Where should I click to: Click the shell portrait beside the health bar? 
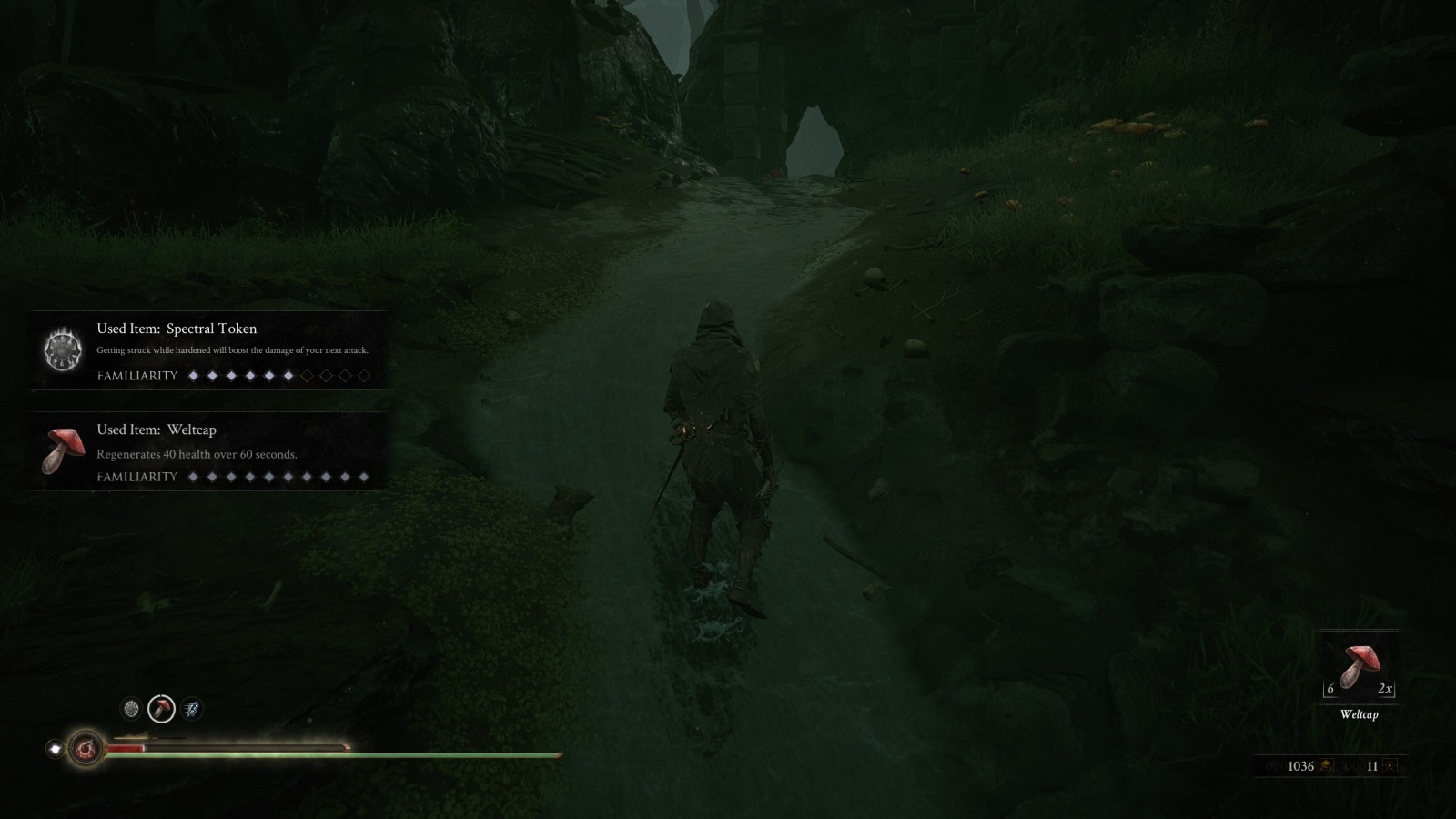[x=86, y=749]
